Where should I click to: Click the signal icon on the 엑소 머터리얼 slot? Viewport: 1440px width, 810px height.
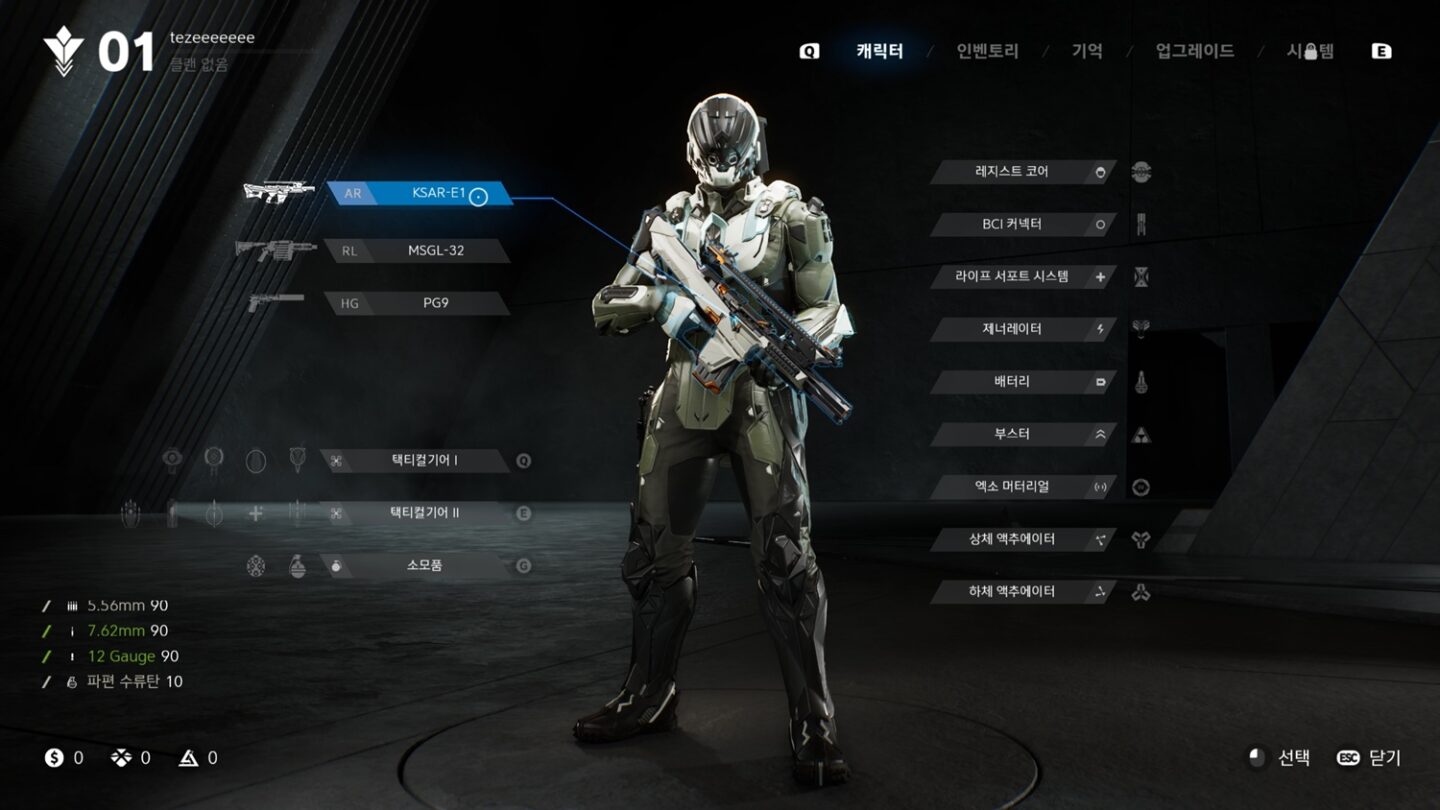[x=1099, y=487]
